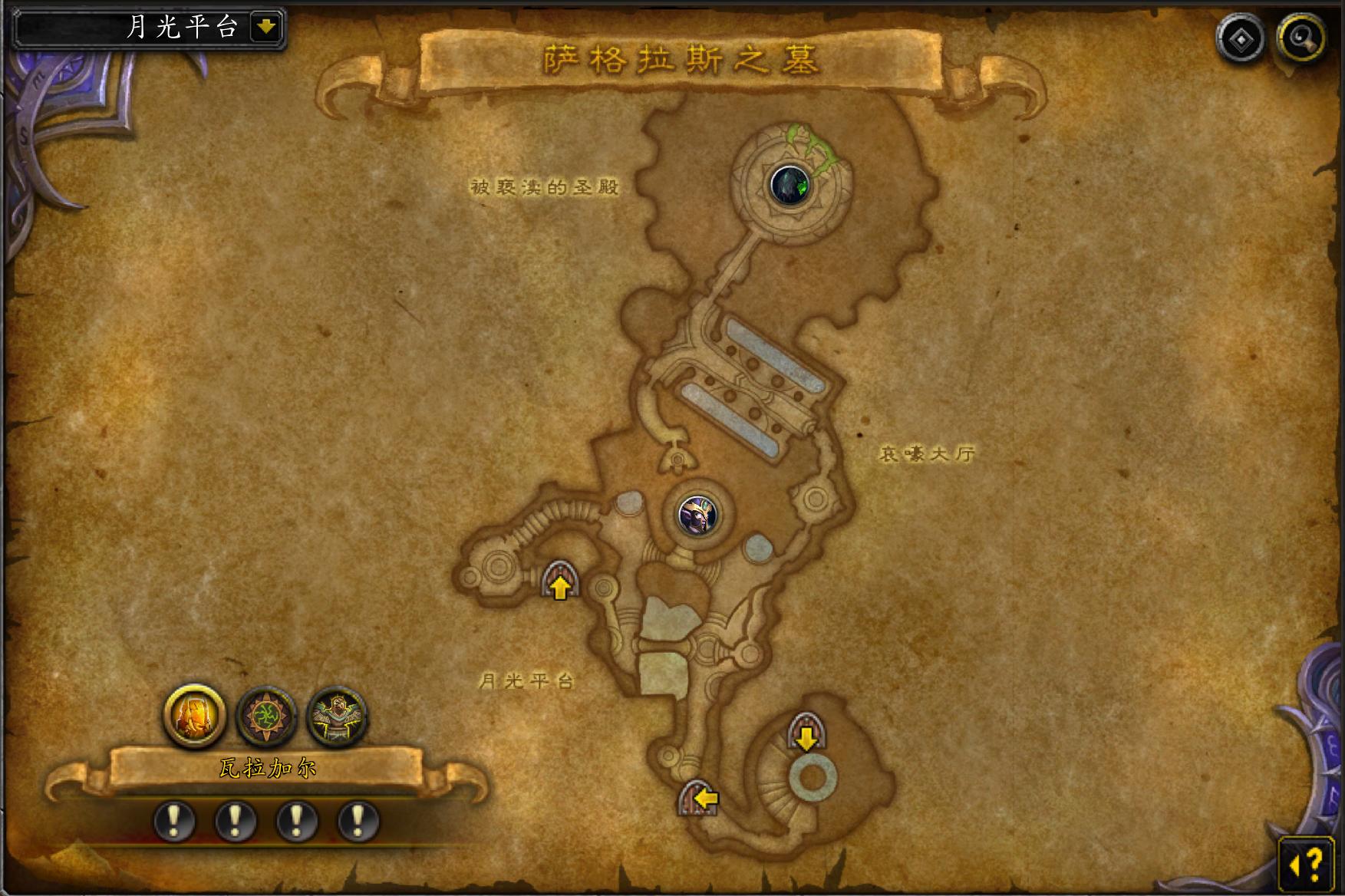Use the left-arrow doorway marker

pos(700,799)
